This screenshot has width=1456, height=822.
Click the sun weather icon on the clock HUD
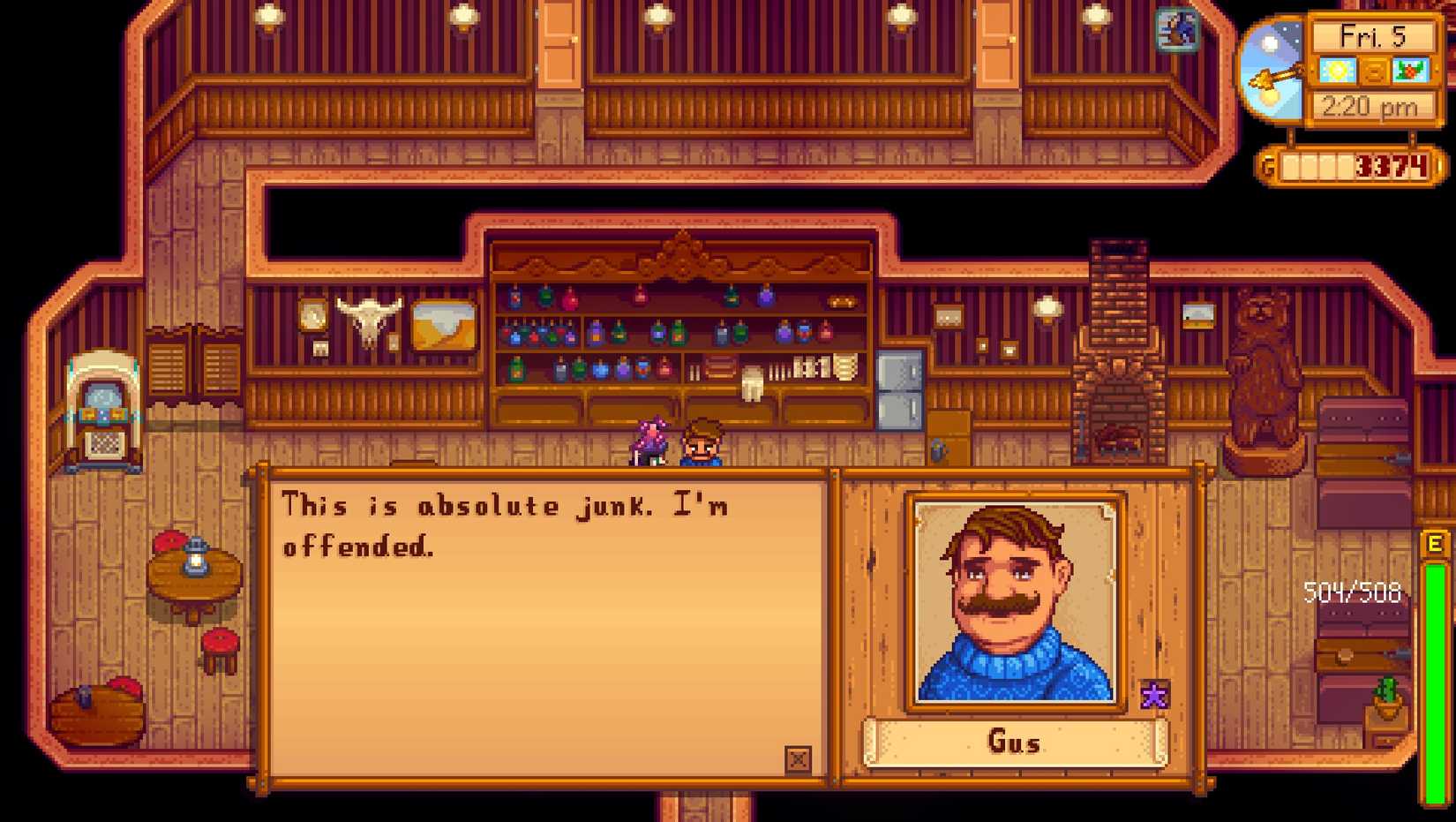click(1339, 71)
